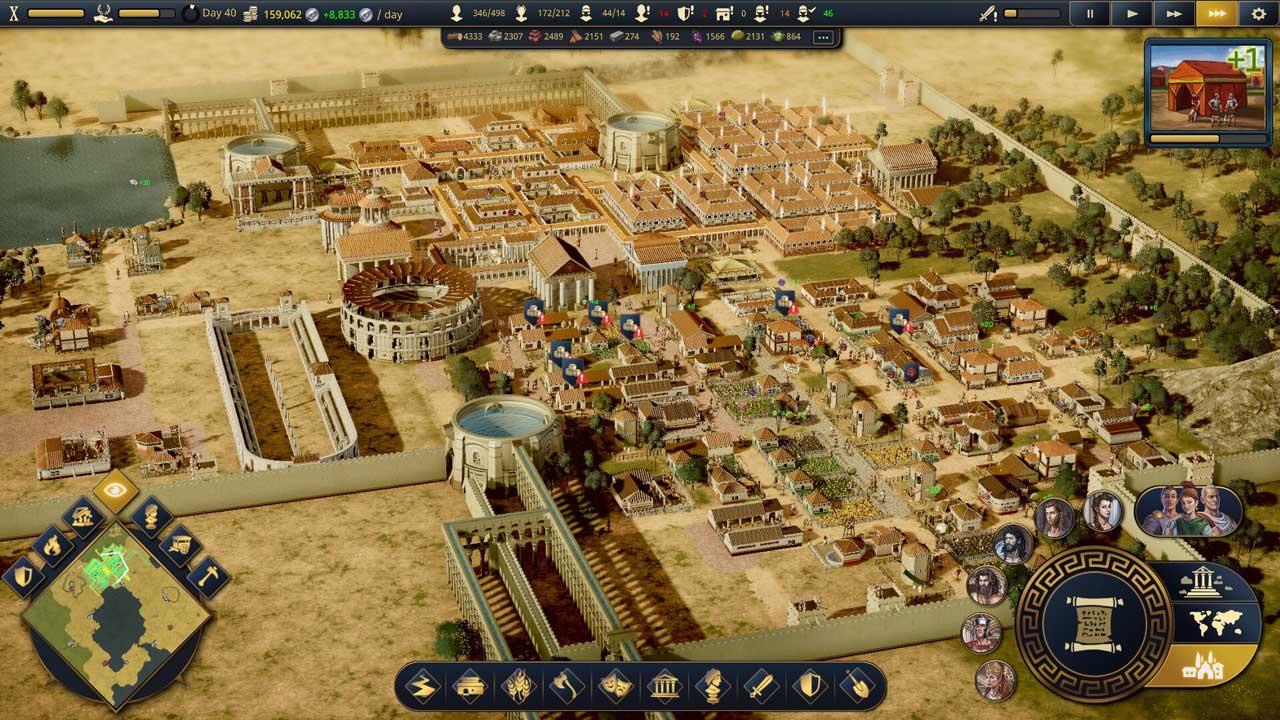Set game speed to normal play
The image size is (1280, 720).
1132,14
